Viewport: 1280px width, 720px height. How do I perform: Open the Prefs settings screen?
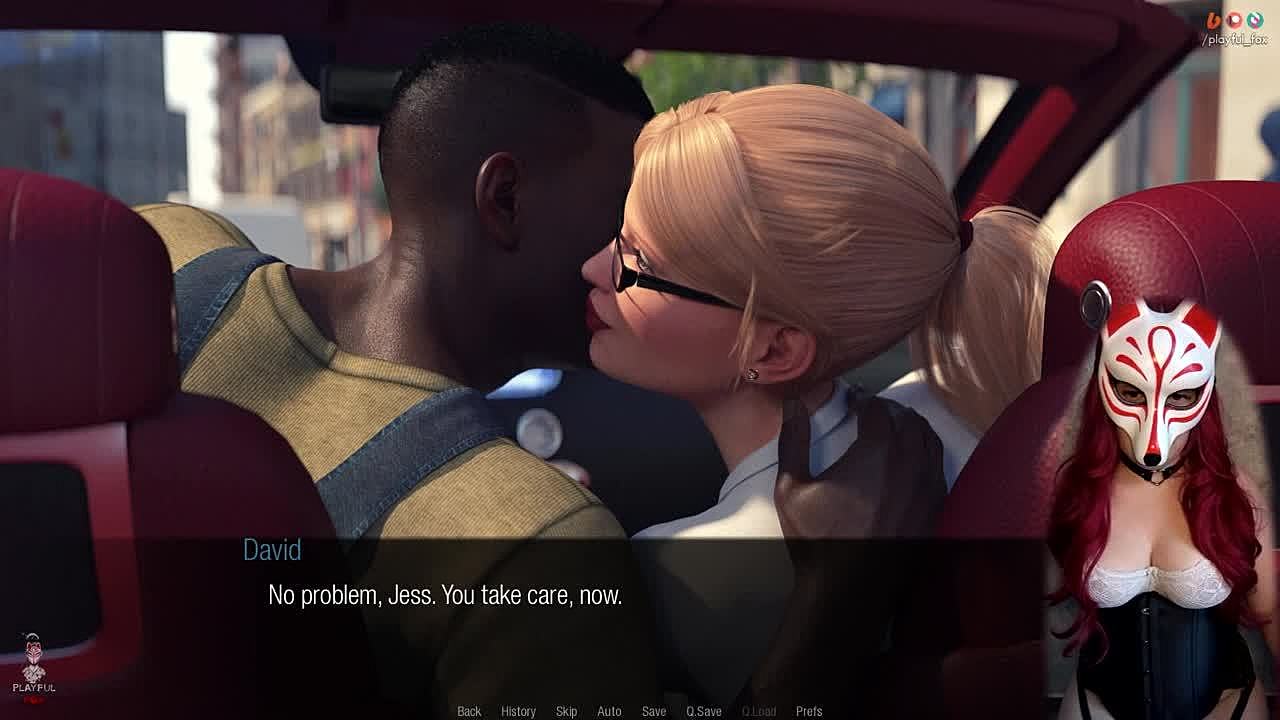809,711
